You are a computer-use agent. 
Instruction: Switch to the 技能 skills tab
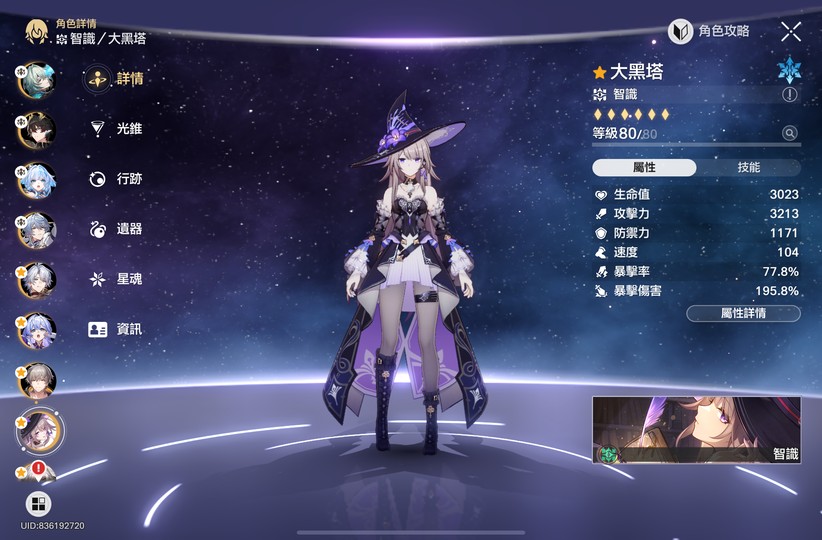pos(748,167)
